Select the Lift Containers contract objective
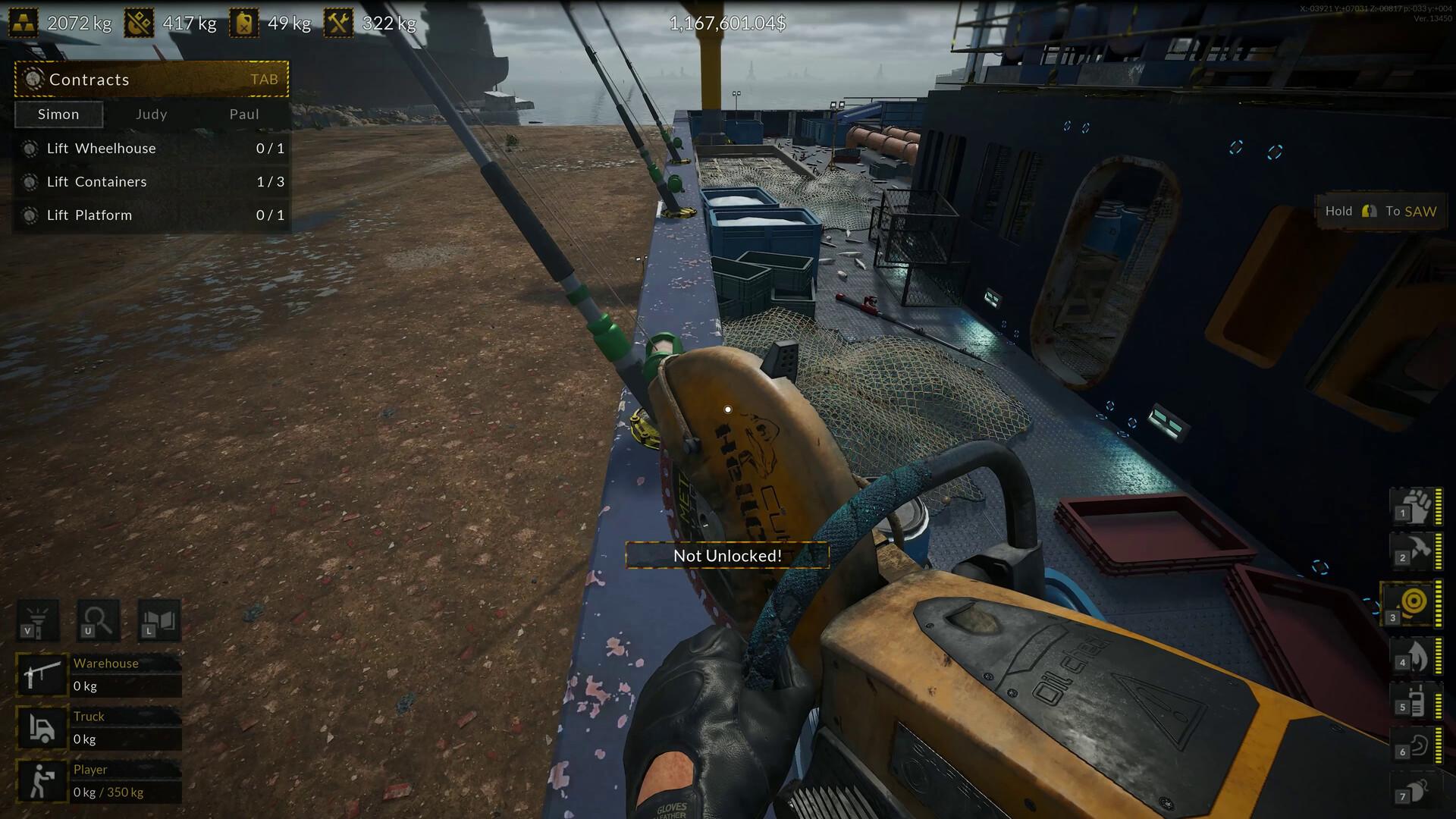 152,182
